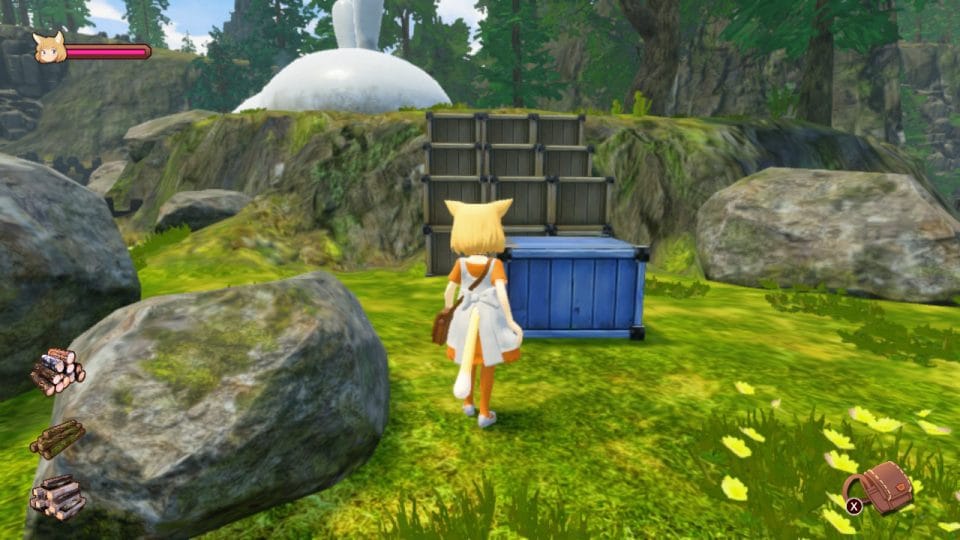Screen dimensions: 960x540
Task: Click the fox-girl character portrait
Action: [49, 48]
